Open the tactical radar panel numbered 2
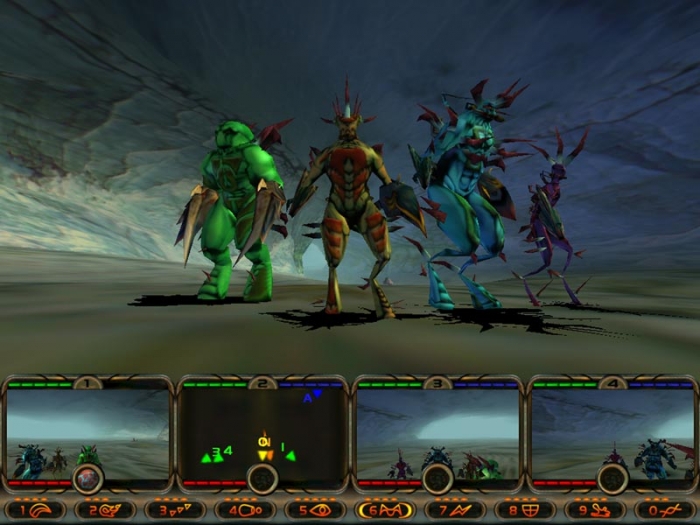 point(262,430)
